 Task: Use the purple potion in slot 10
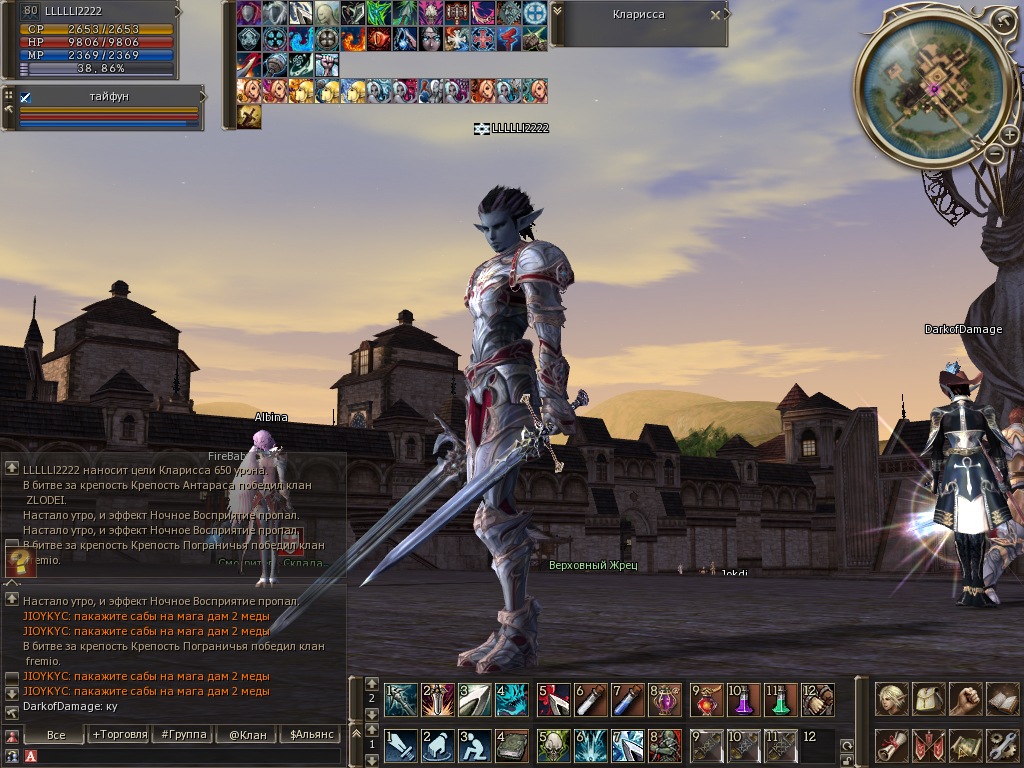pyautogui.click(x=744, y=699)
